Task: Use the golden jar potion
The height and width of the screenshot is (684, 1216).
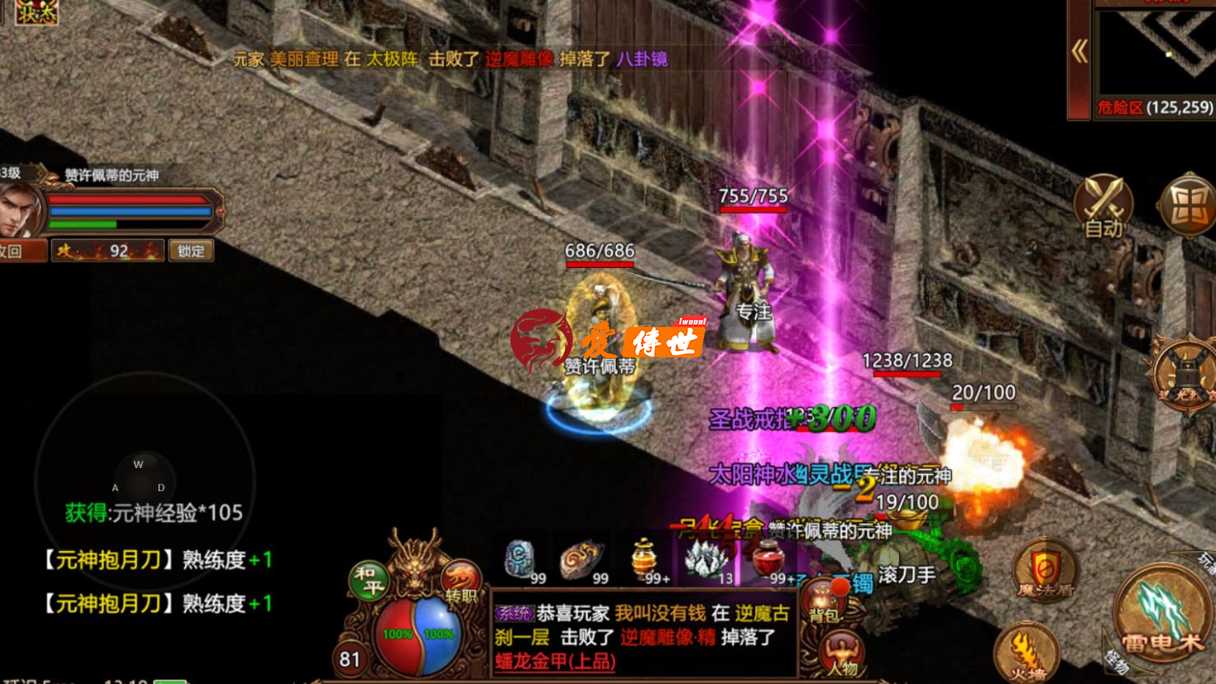Action: [x=645, y=559]
